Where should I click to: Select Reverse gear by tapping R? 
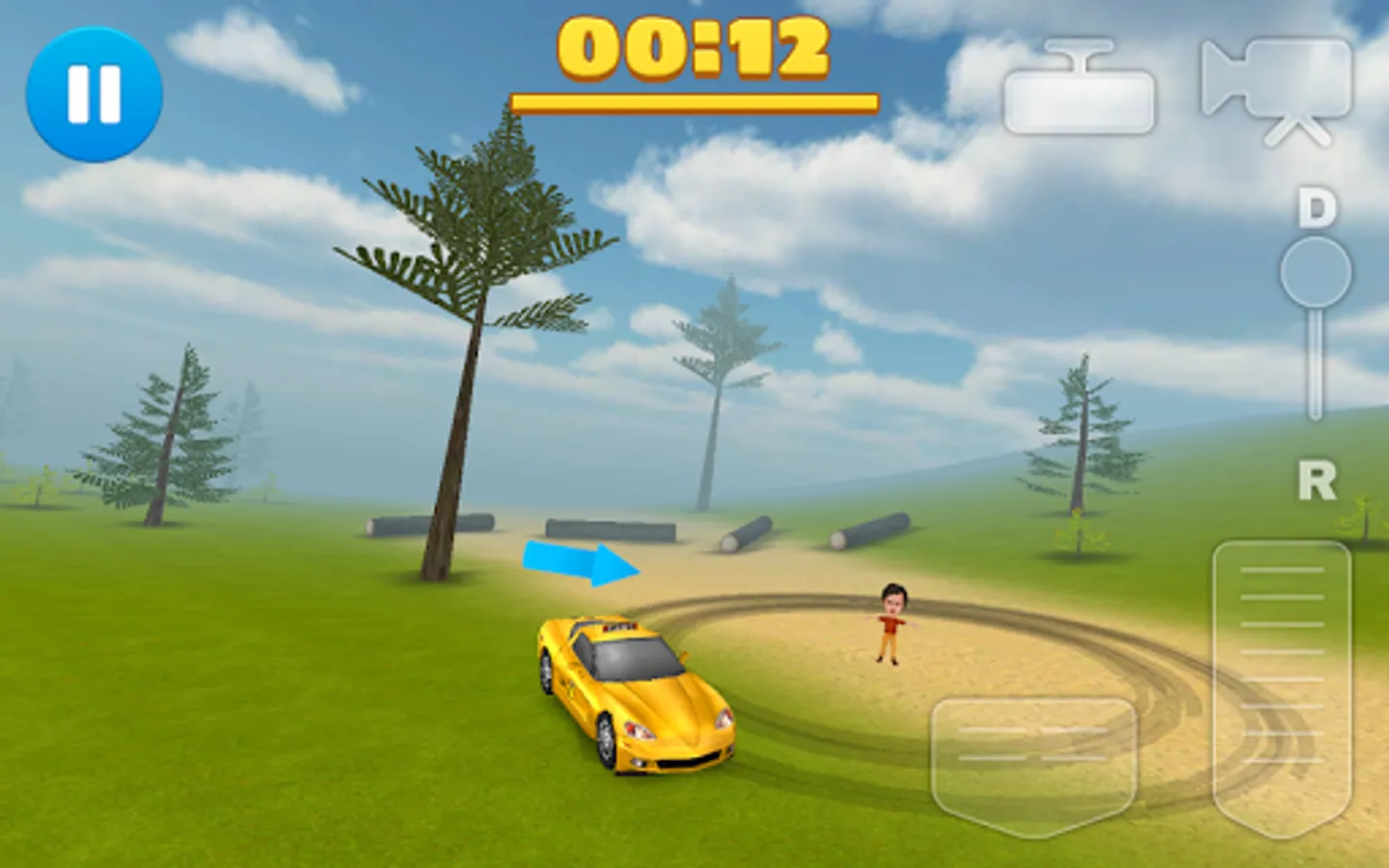coord(1318,479)
